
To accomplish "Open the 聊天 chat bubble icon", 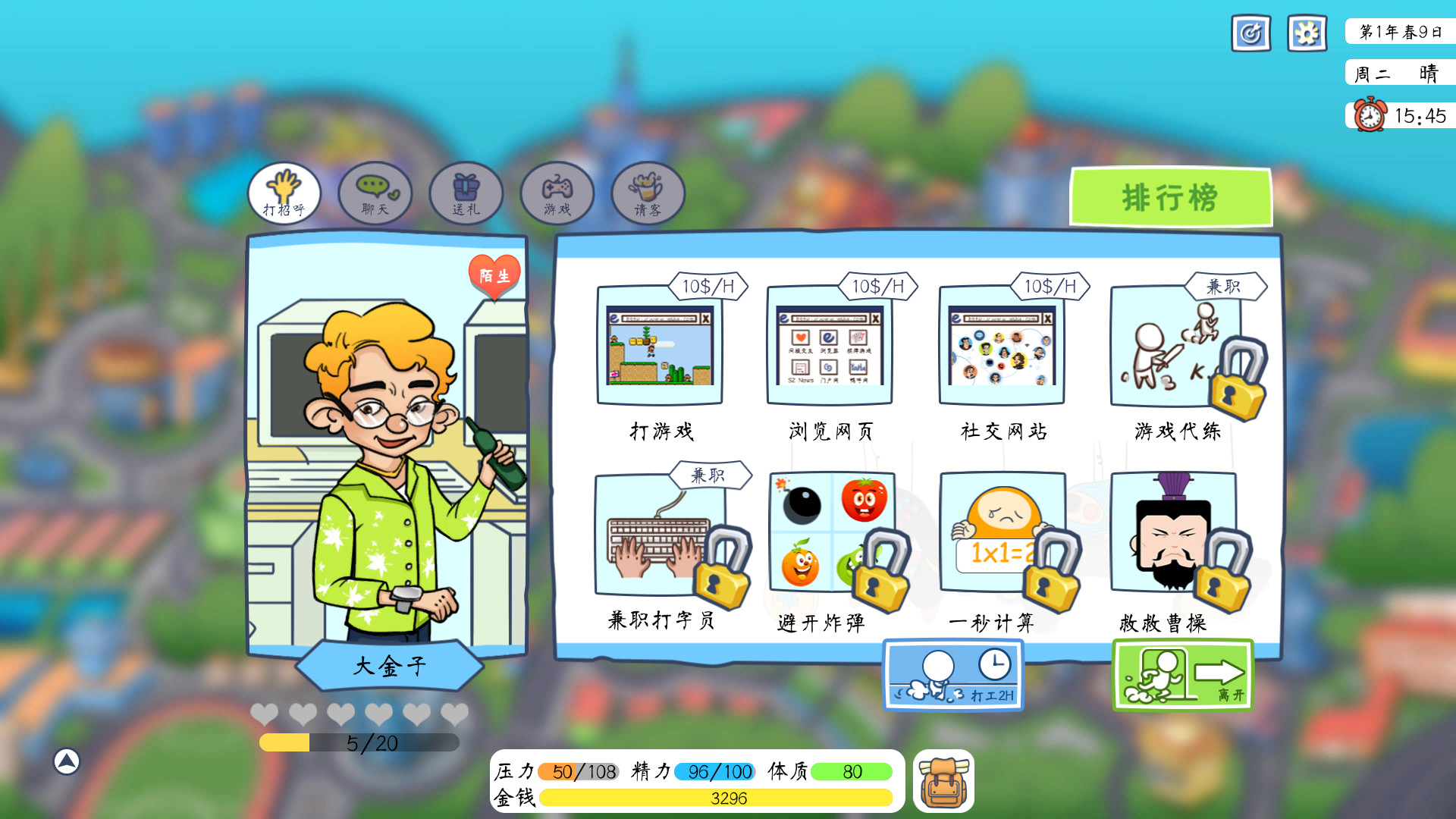I will click(375, 194).
